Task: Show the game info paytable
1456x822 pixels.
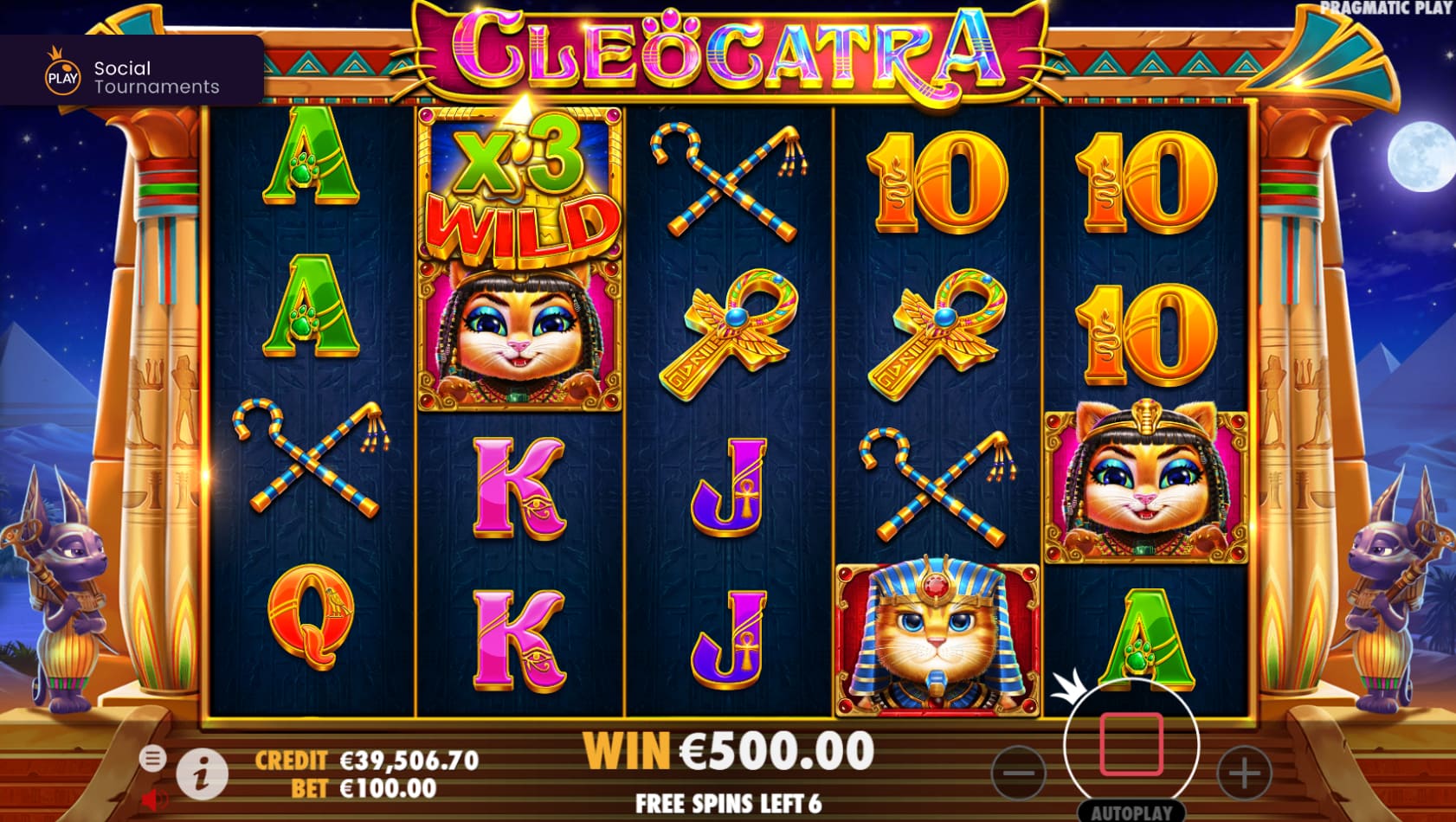Action: (202, 773)
